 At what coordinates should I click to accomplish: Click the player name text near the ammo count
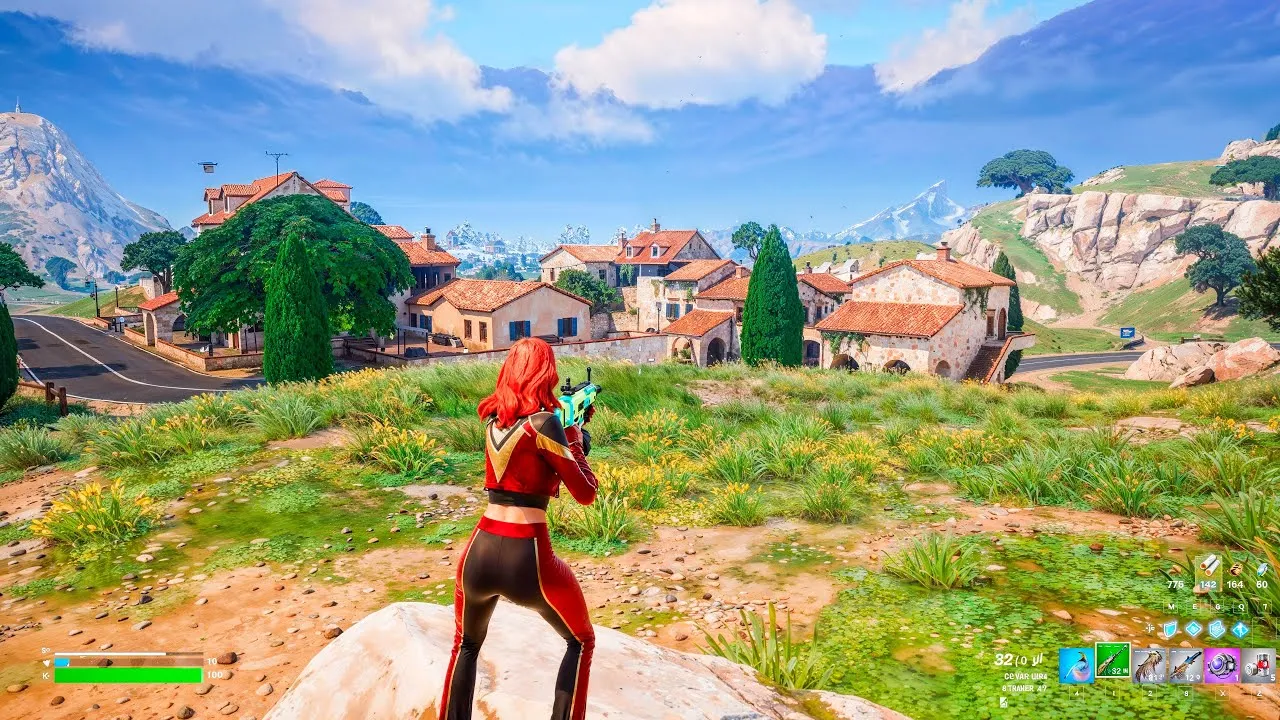(x=1026, y=677)
